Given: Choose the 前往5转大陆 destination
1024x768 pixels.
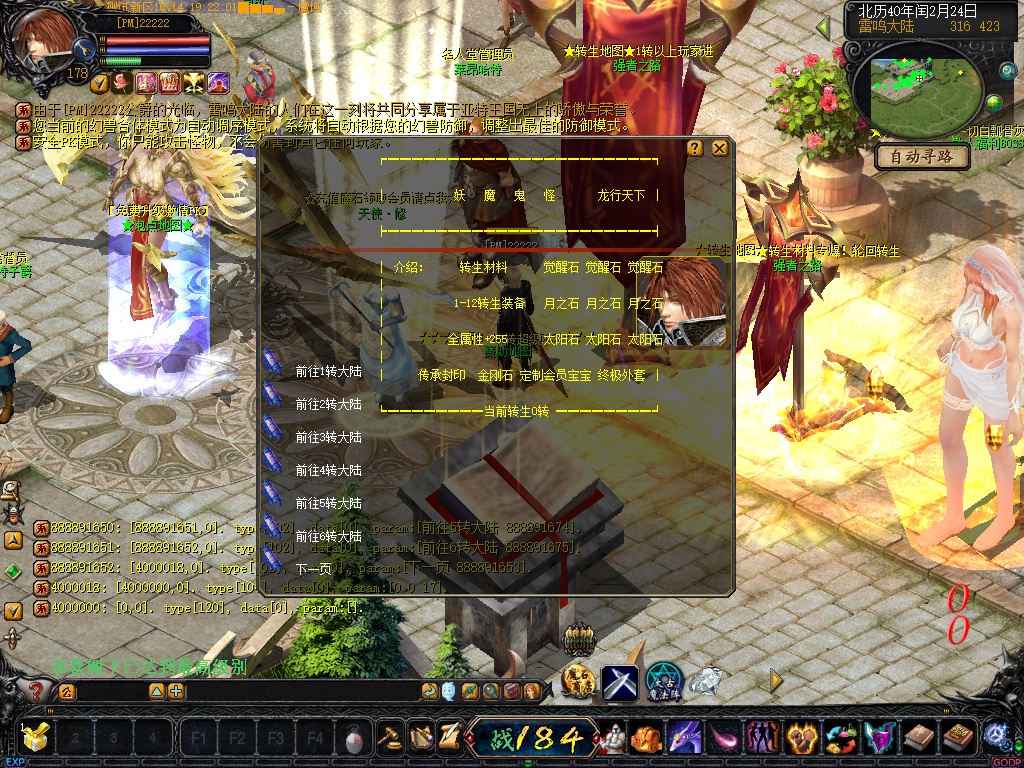Looking at the screenshot, I should (x=328, y=503).
